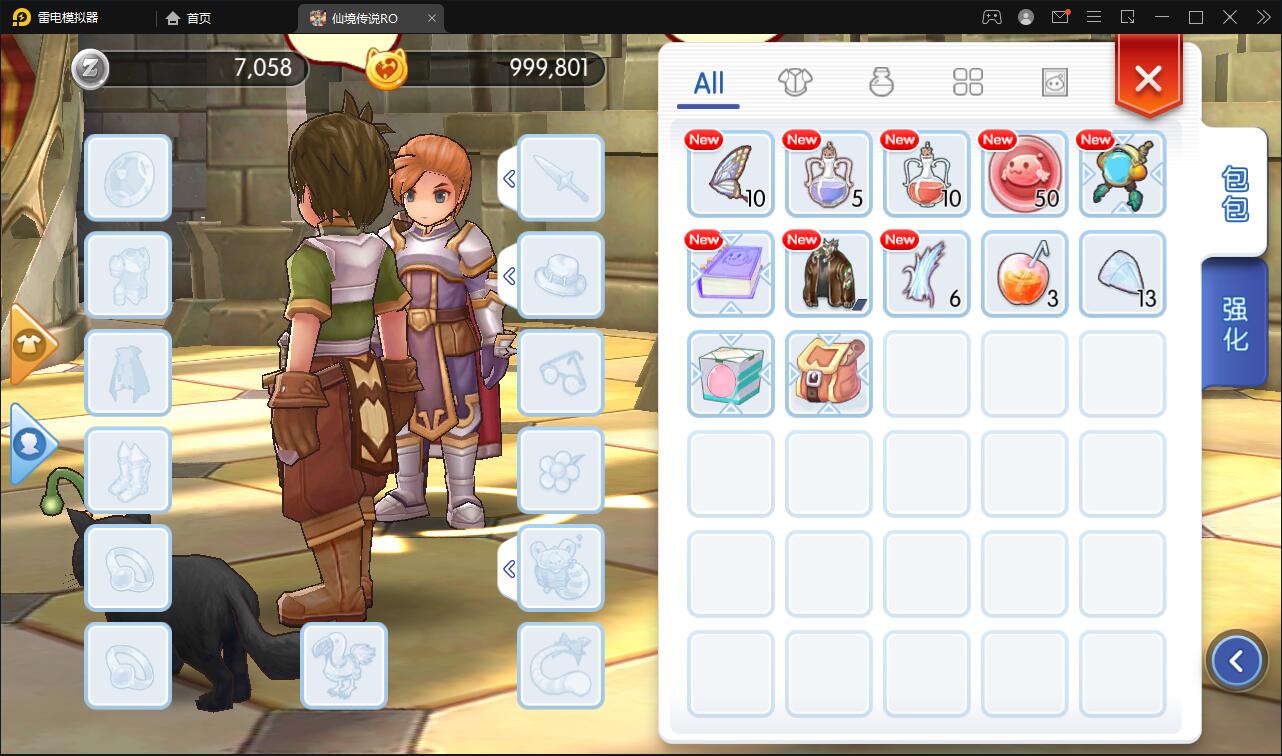Close the bag panel with red X
Screen dimensions: 1282x756
pos(1148,78)
